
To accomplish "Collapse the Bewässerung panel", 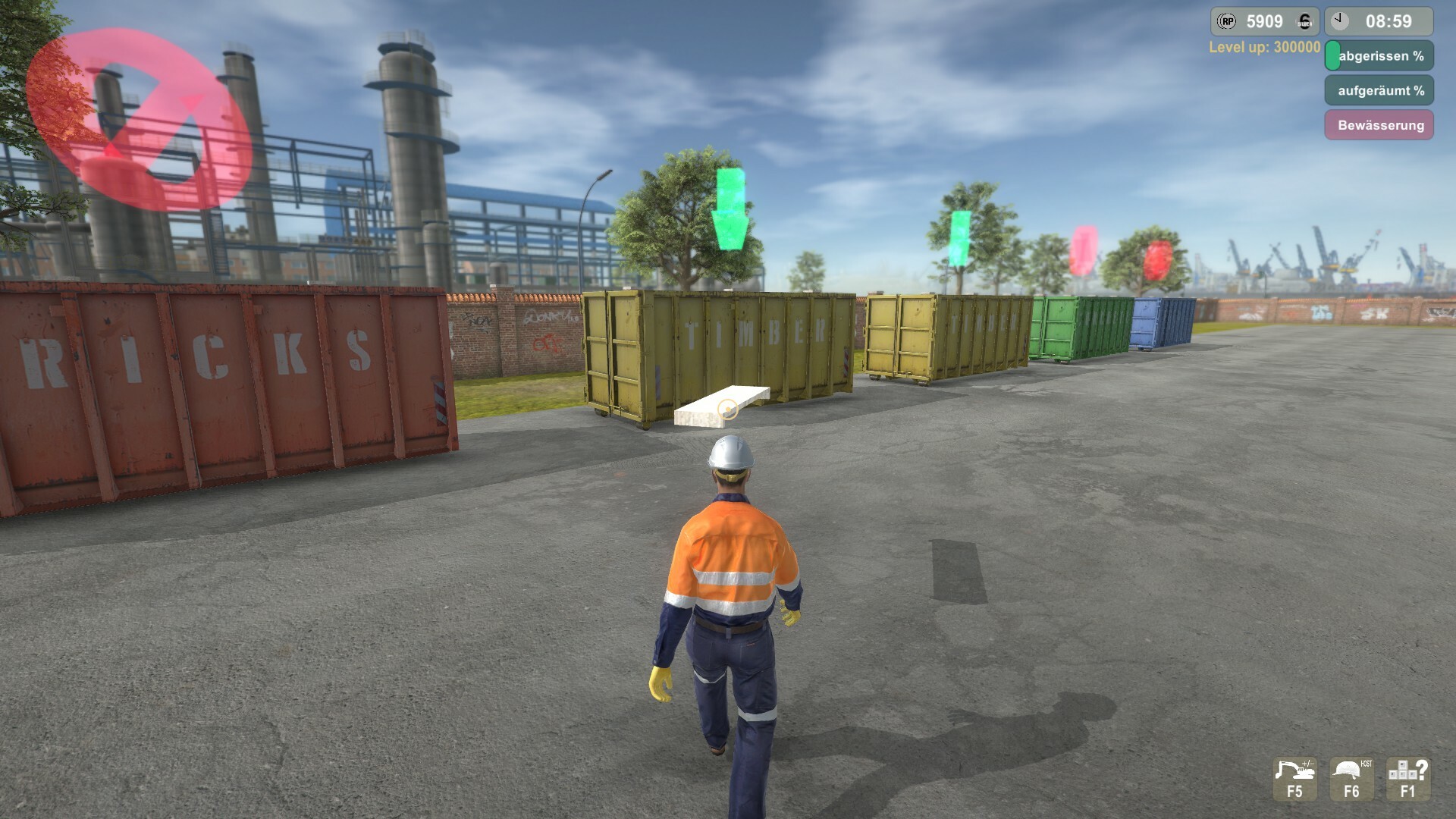I will 1380,124.
